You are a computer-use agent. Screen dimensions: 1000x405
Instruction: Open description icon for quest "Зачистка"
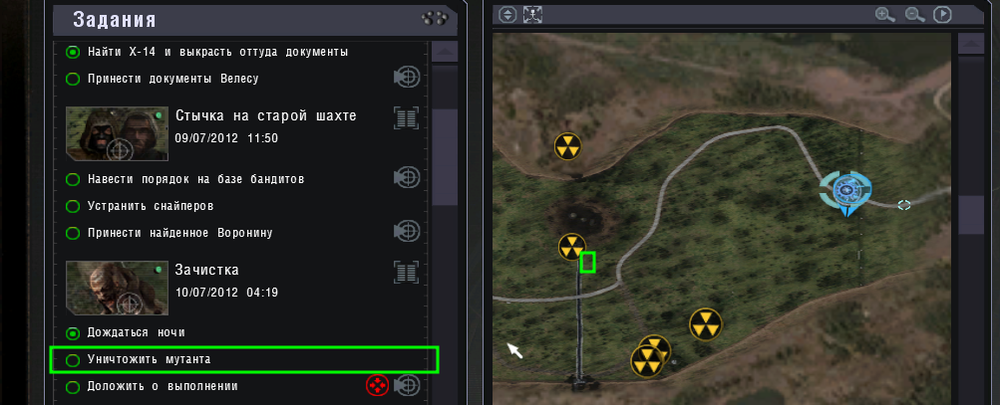(405, 271)
